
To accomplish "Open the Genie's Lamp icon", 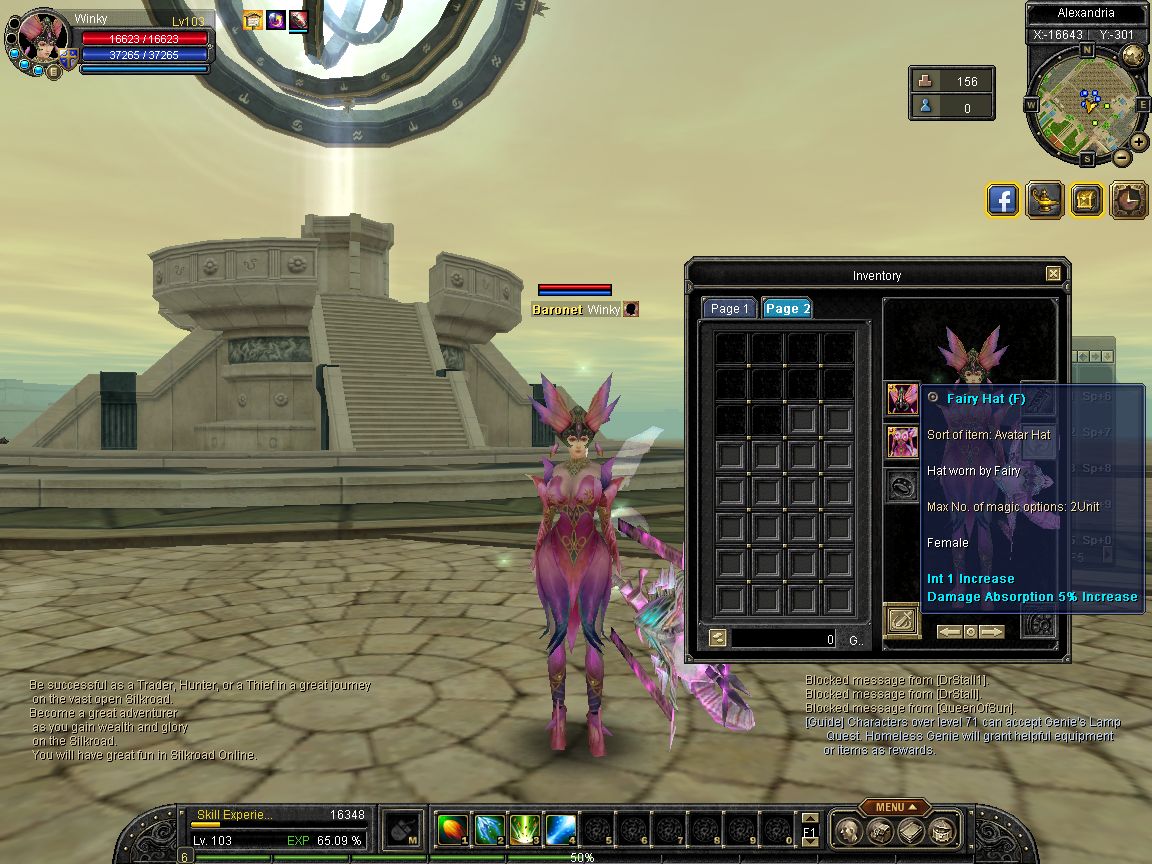I will pyautogui.click(x=1045, y=200).
